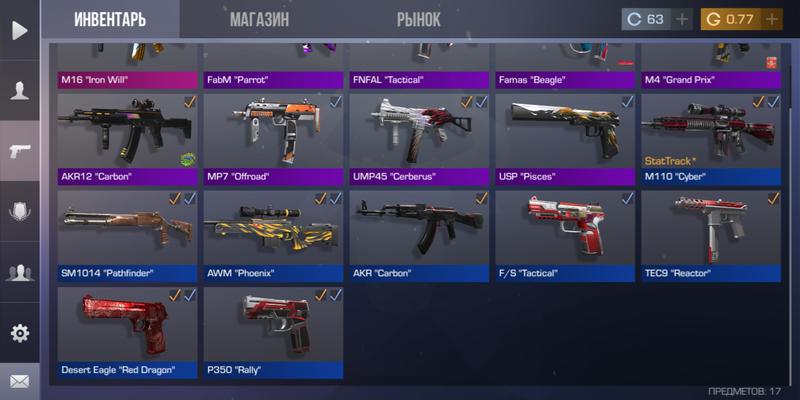Add gold currency with plus button
800x400 pixels.
[771, 19]
